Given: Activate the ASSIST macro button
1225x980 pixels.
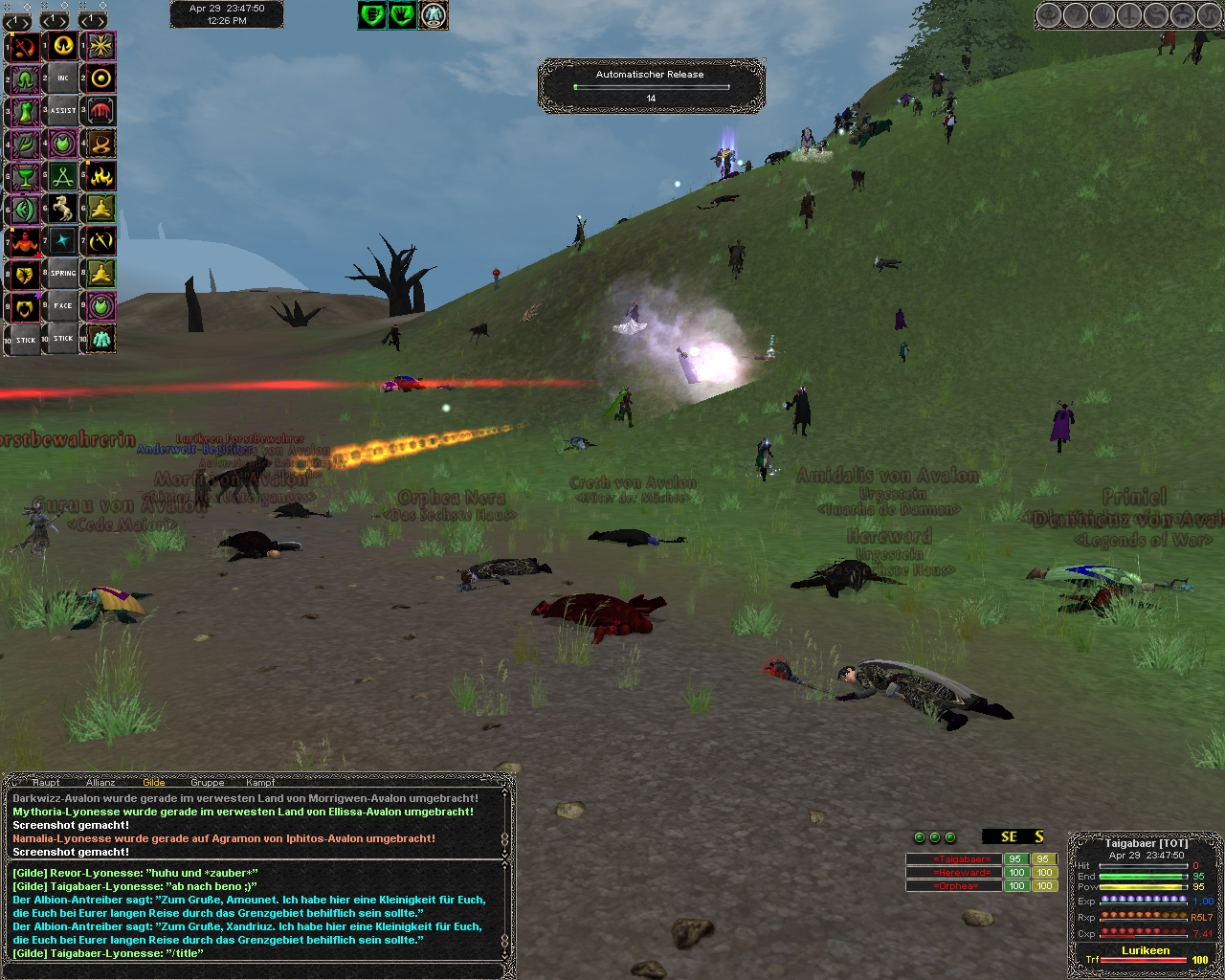Looking at the screenshot, I should [x=63, y=110].
